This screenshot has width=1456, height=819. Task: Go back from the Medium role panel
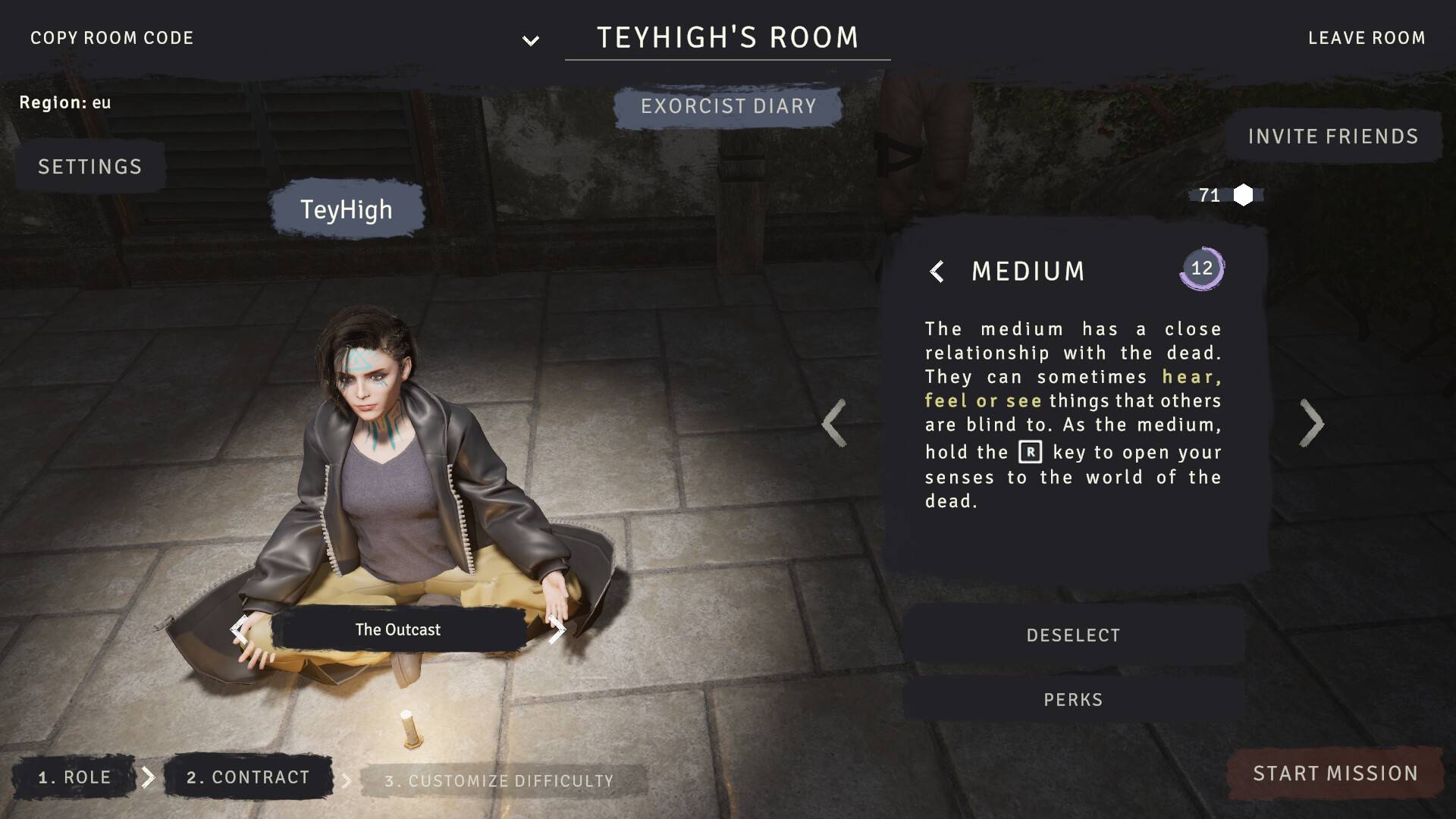pos(937,271)
